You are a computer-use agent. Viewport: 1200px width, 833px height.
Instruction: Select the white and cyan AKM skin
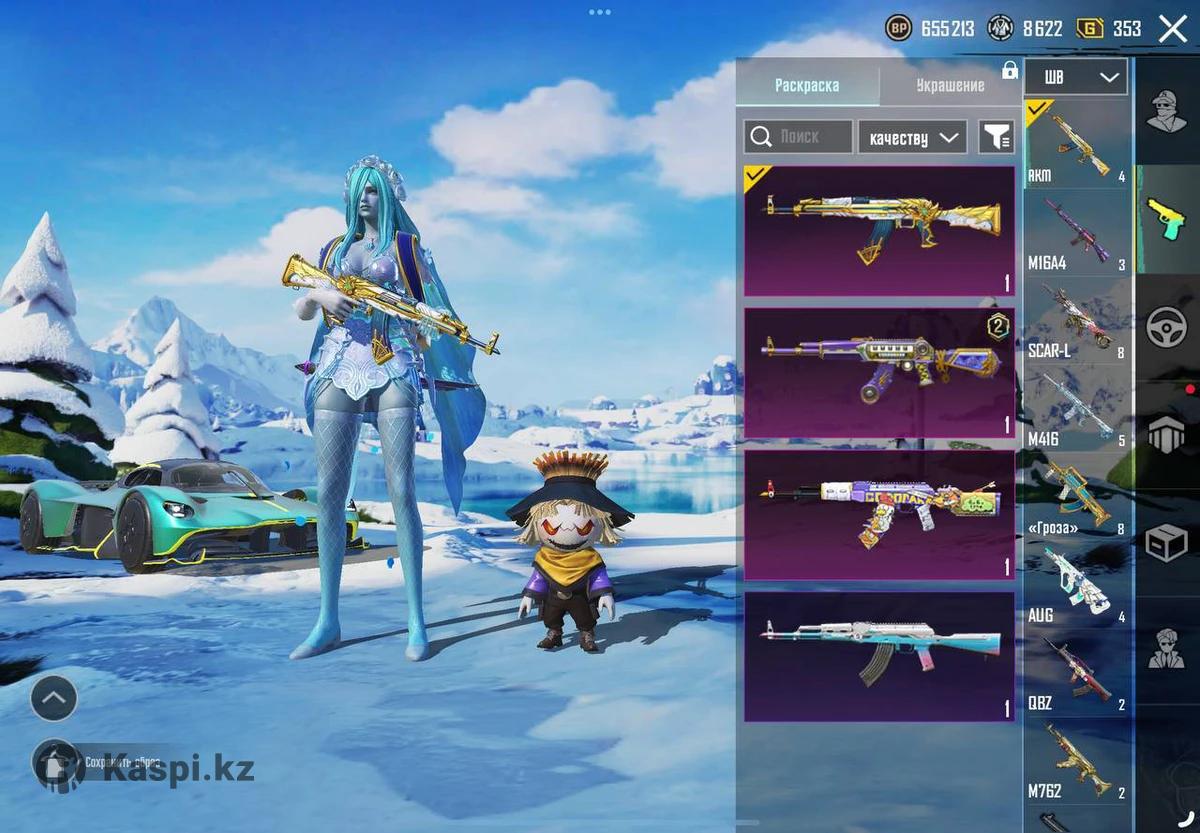coord(879,656)
